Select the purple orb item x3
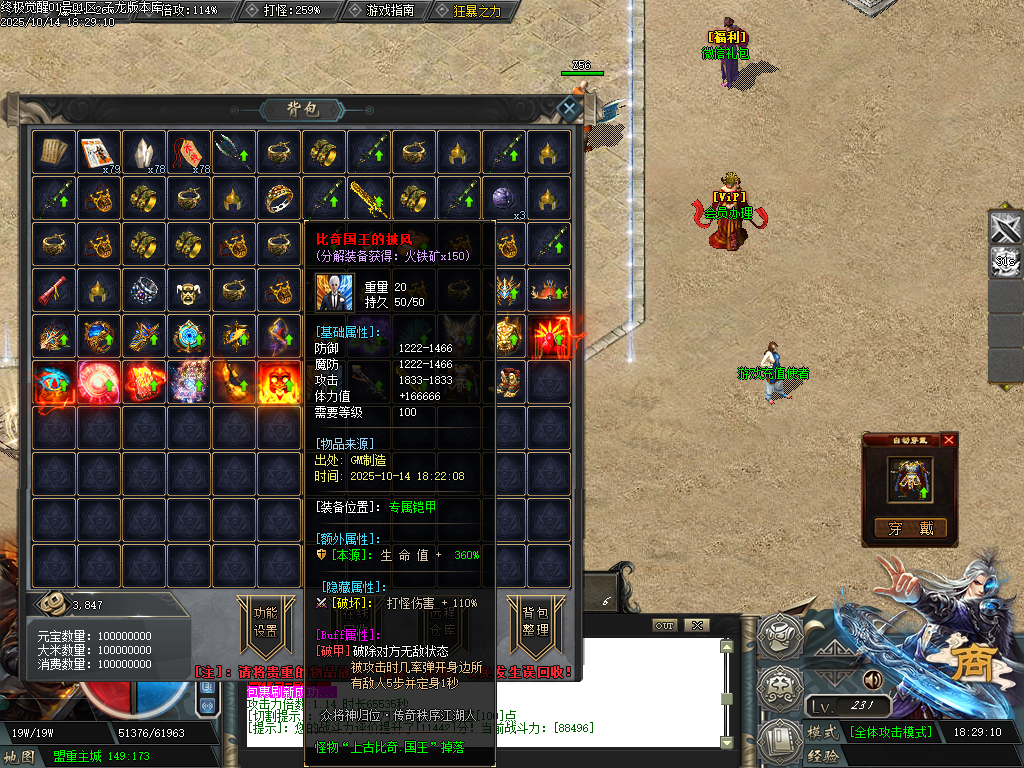This screenshot has height=768, width=1024. point(504,197)
